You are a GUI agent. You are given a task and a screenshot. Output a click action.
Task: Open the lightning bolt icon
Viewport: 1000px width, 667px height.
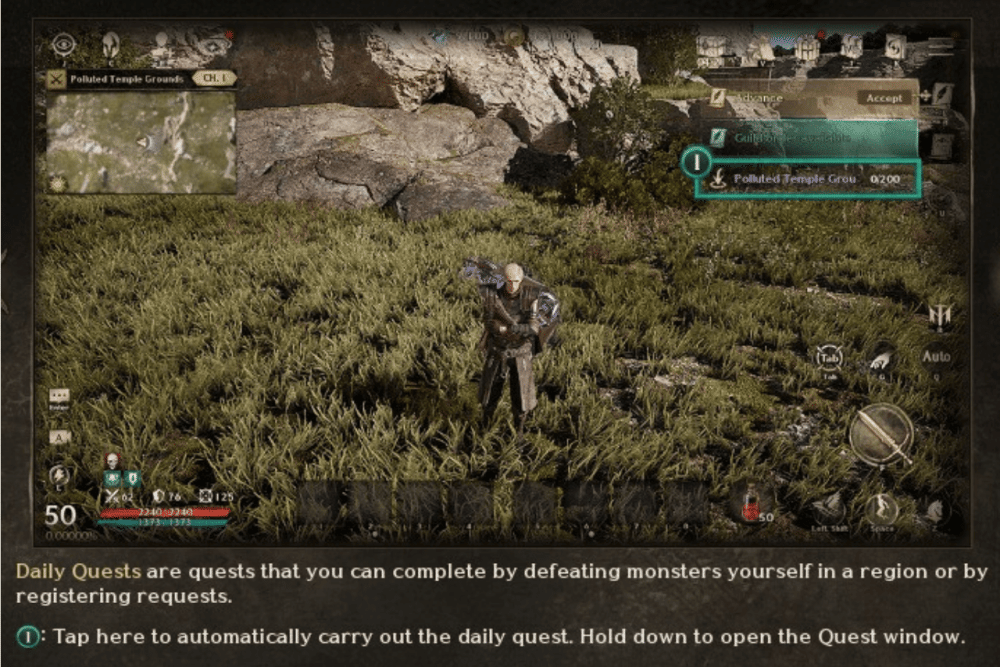[59, 477]
